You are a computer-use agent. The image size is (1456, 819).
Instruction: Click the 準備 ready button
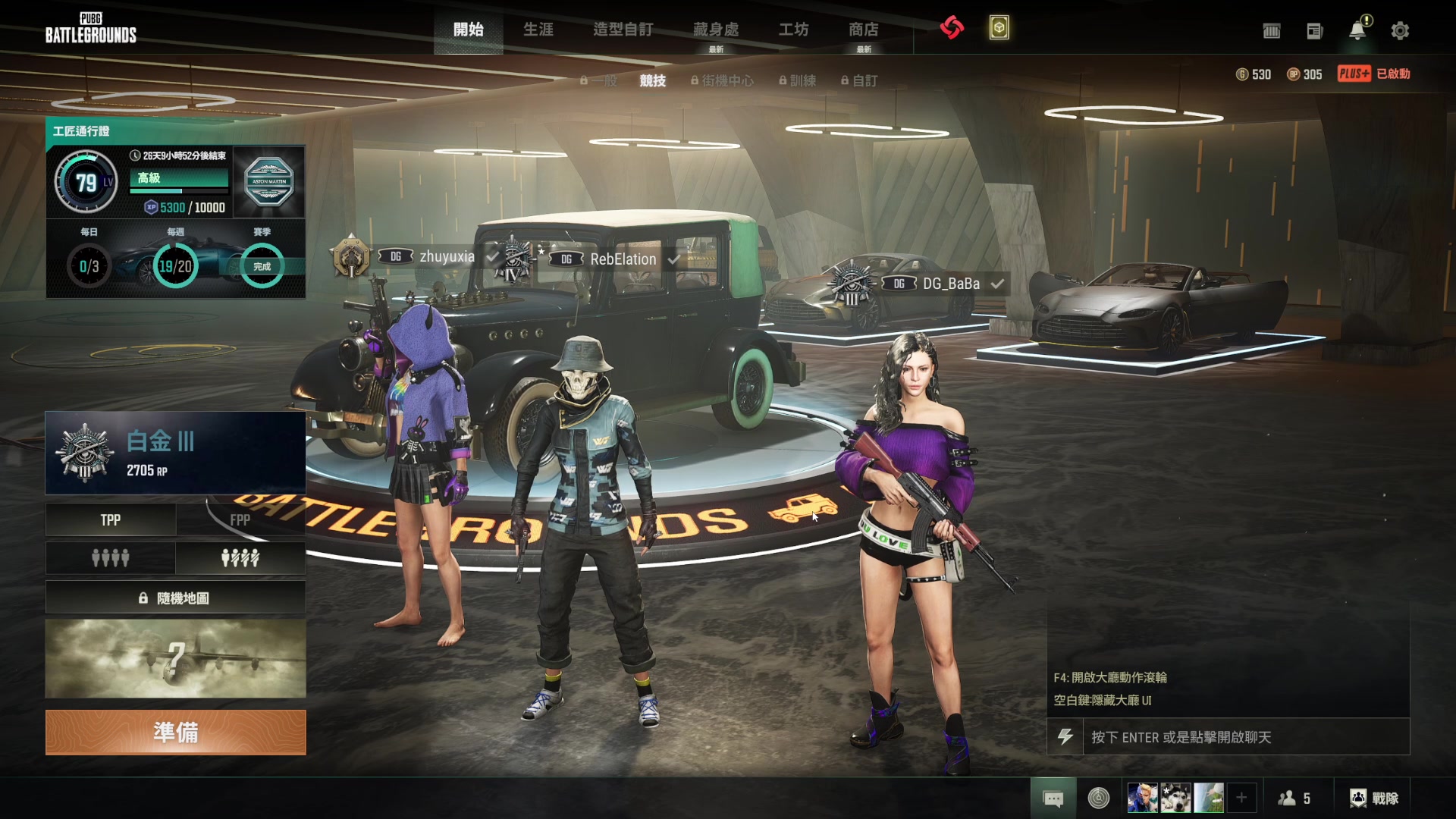175,733
